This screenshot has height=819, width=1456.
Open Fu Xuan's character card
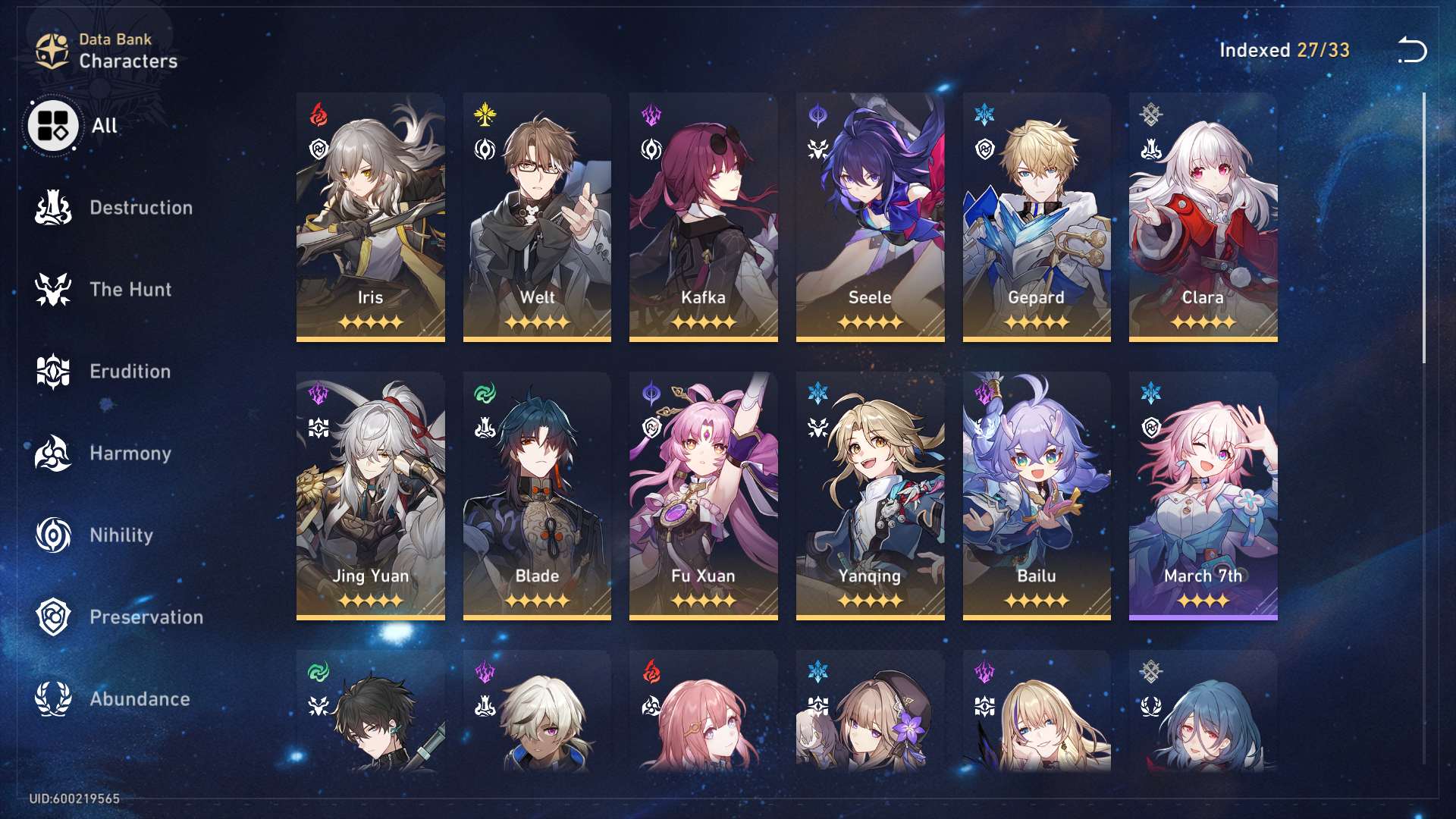[703, 493]
